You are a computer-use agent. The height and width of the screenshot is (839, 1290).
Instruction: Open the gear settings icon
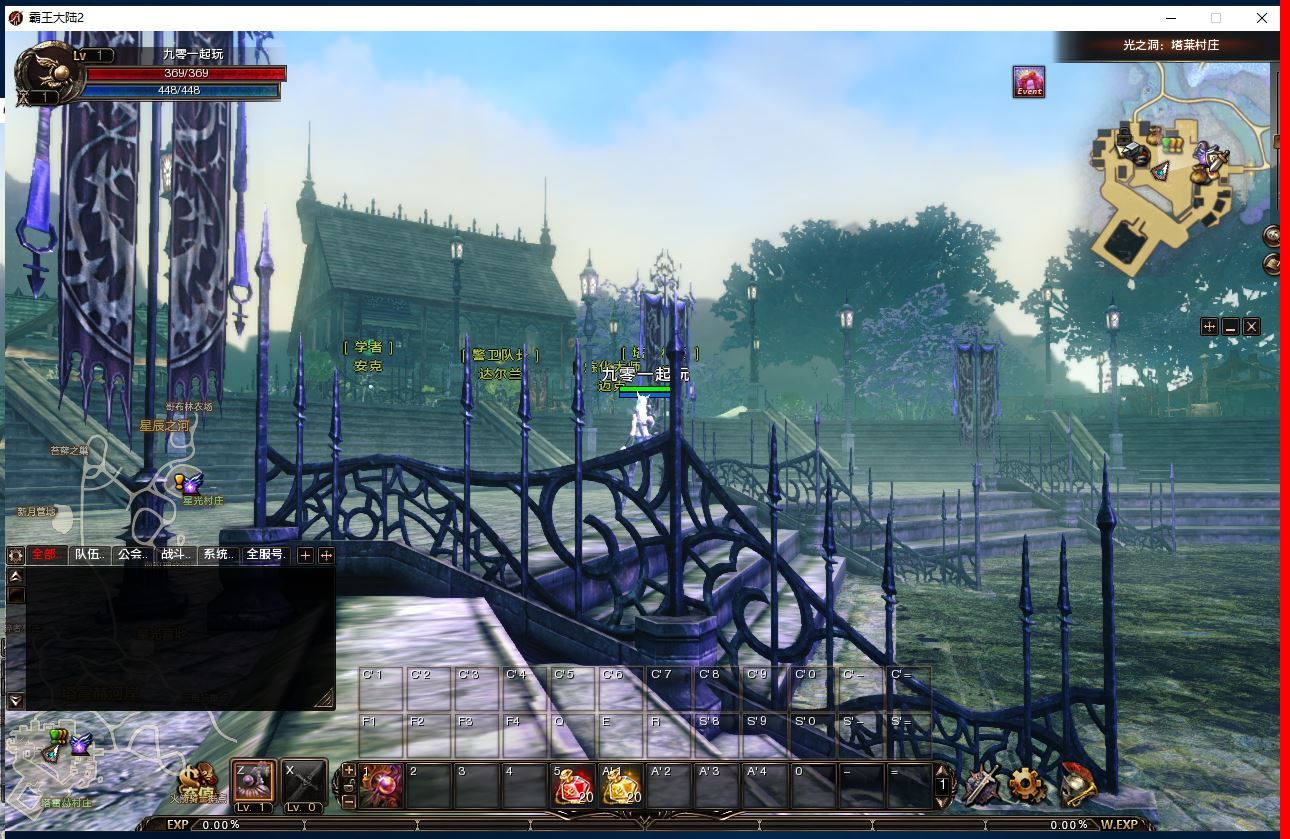[1028, 786]
